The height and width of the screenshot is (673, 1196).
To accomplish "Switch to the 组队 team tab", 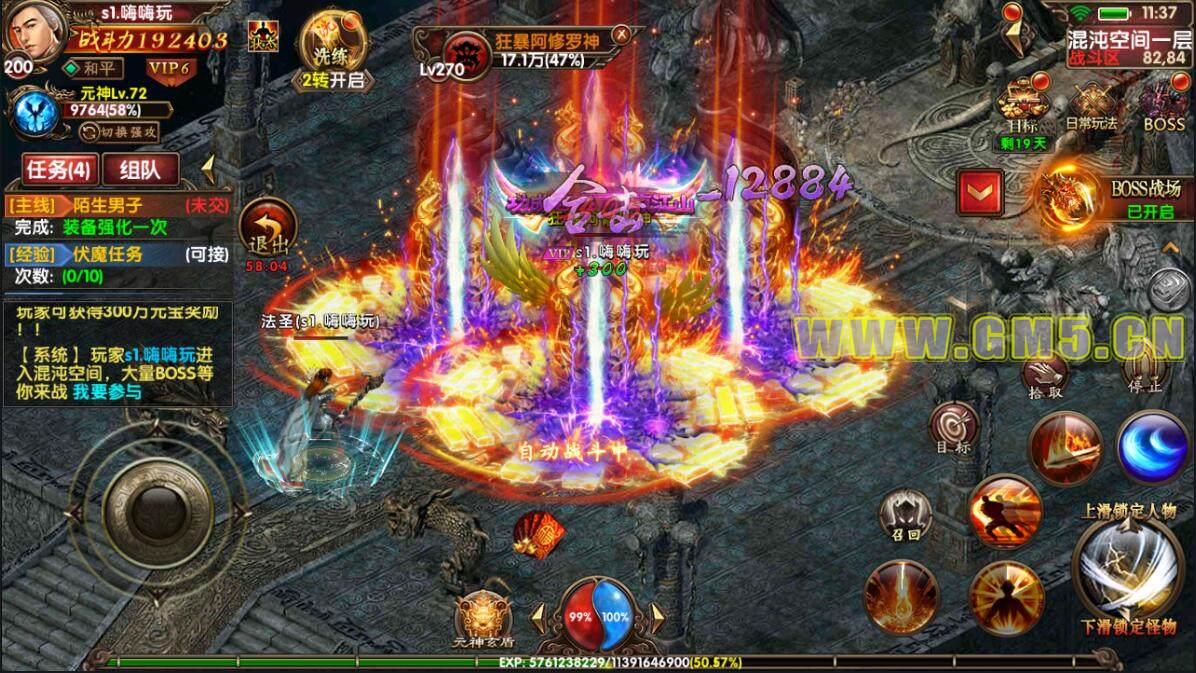I will point(139,169).
